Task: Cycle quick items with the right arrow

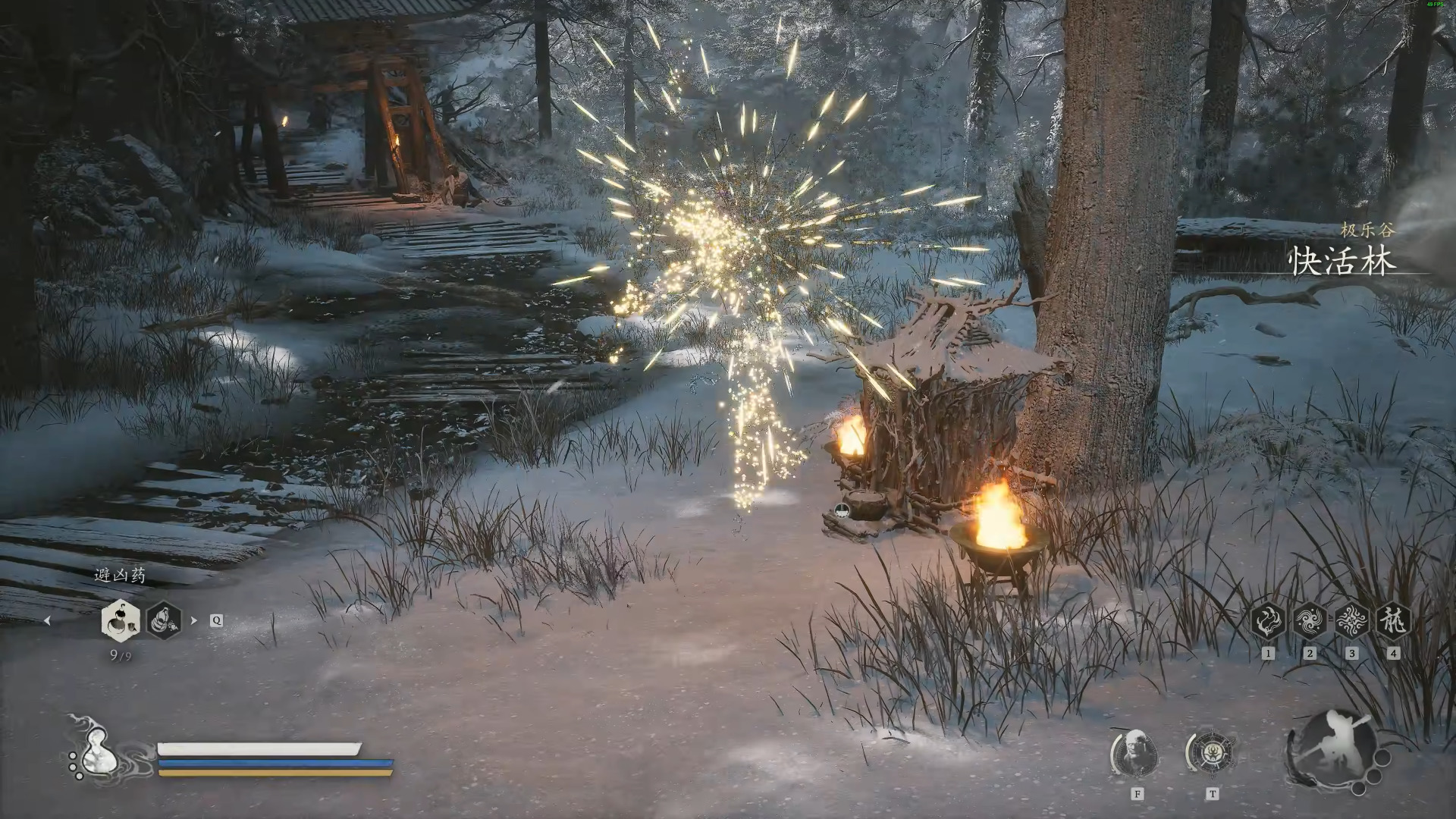Action: point(194,620)
